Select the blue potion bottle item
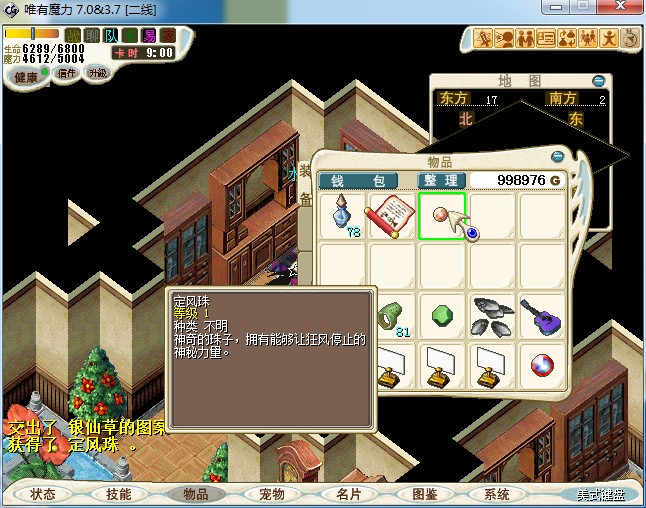The width and height of the screenshot is (646, 508). coord(343,214)
